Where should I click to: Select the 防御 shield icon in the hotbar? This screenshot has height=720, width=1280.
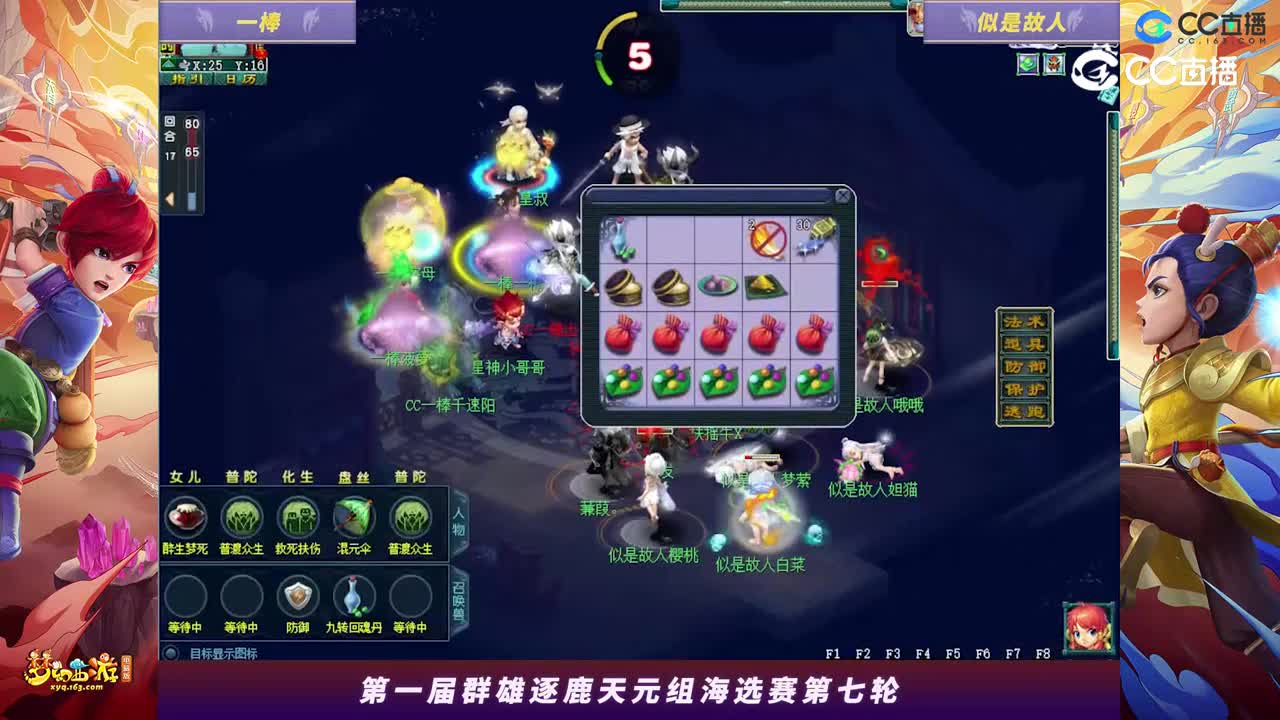click(297, 597)
